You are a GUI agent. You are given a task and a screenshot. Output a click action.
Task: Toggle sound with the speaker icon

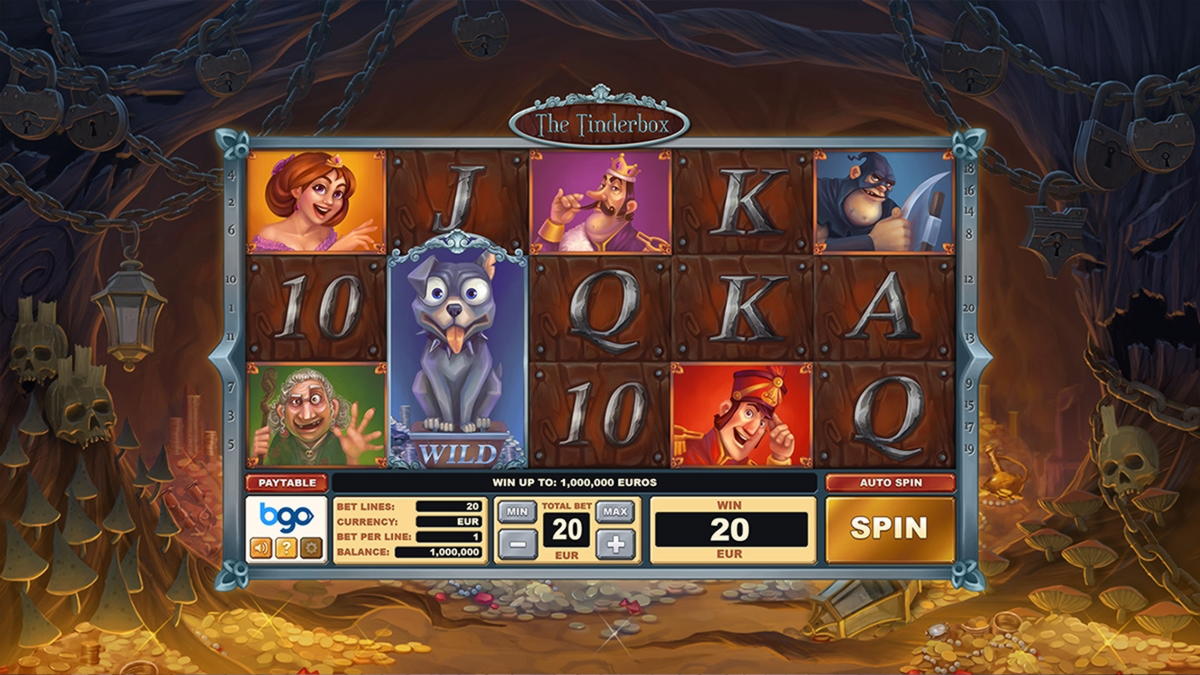[x=260, y=547]
